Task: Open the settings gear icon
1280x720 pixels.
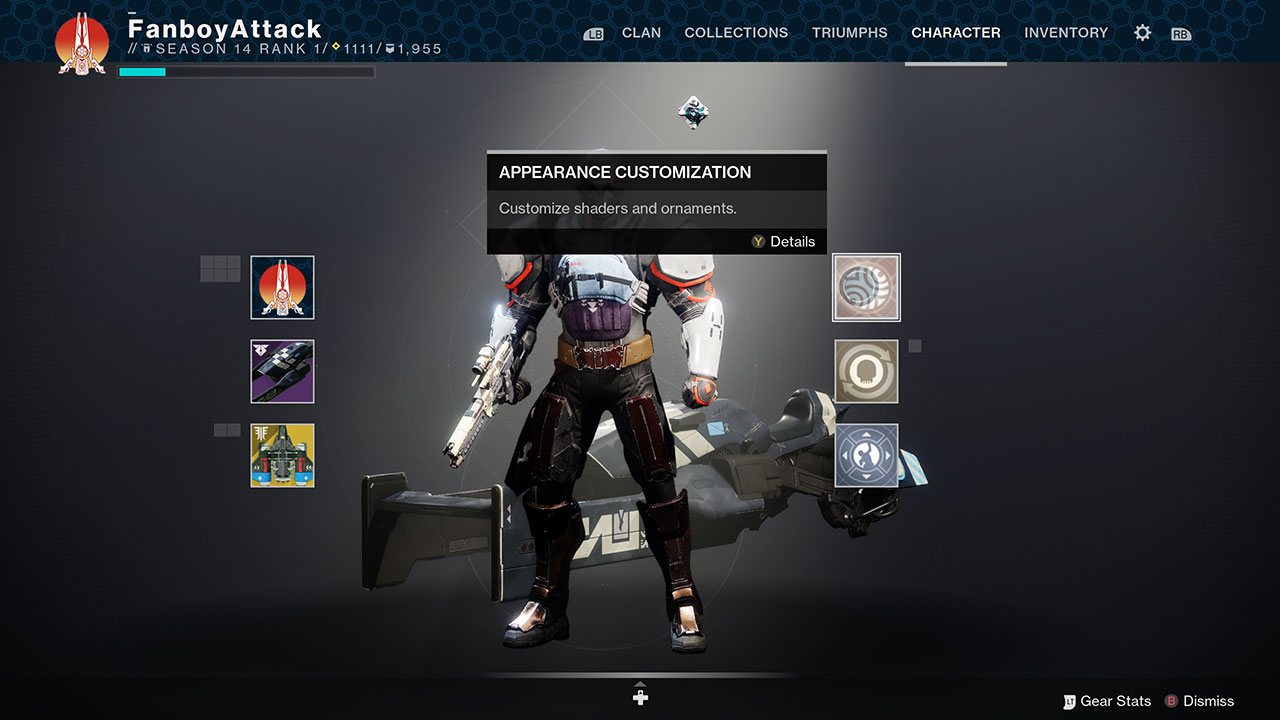Action: pyautogui.click(x=1142, y=33)
